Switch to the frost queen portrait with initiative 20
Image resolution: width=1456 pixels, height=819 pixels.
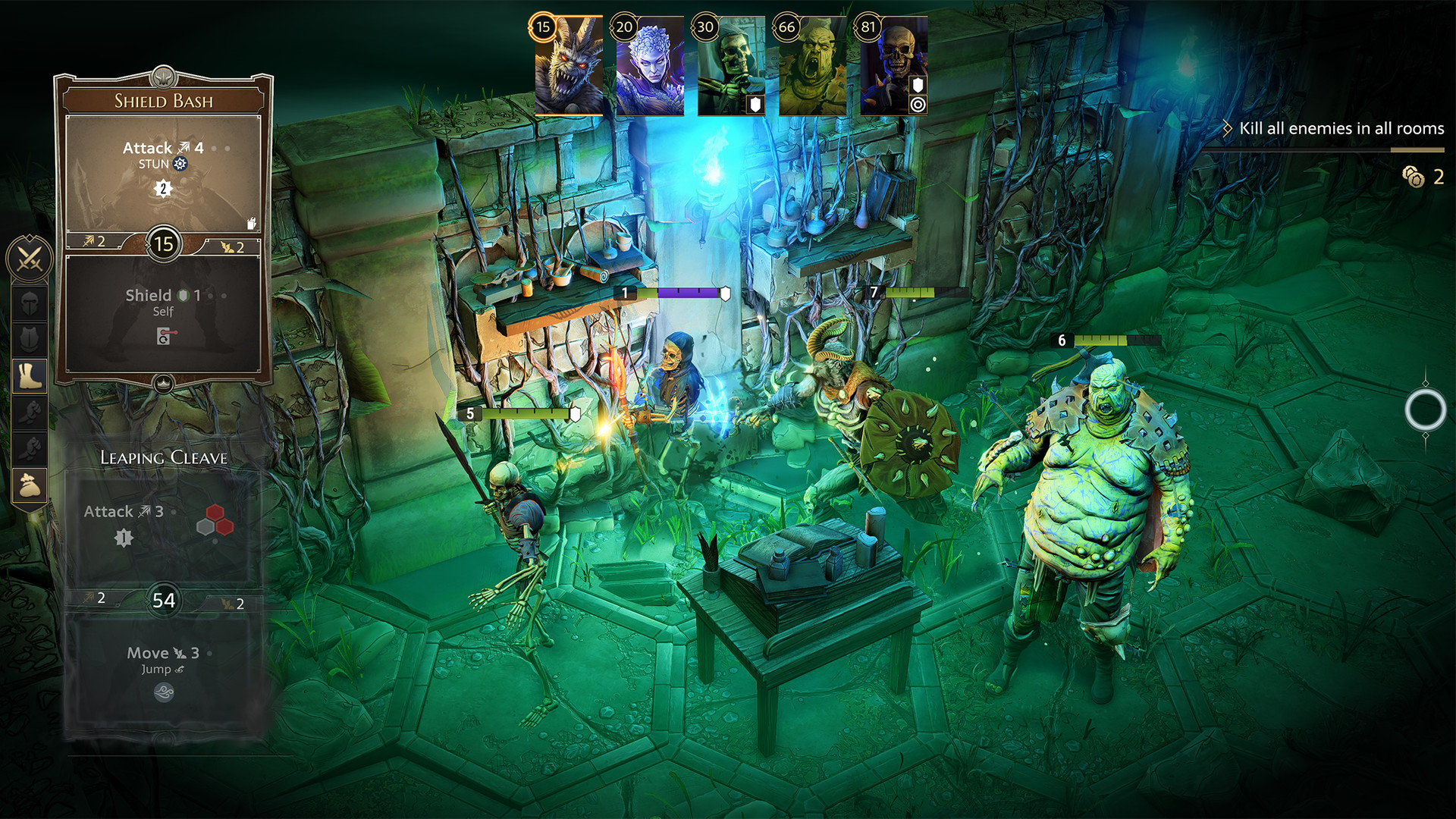click(x=652, y=64)
